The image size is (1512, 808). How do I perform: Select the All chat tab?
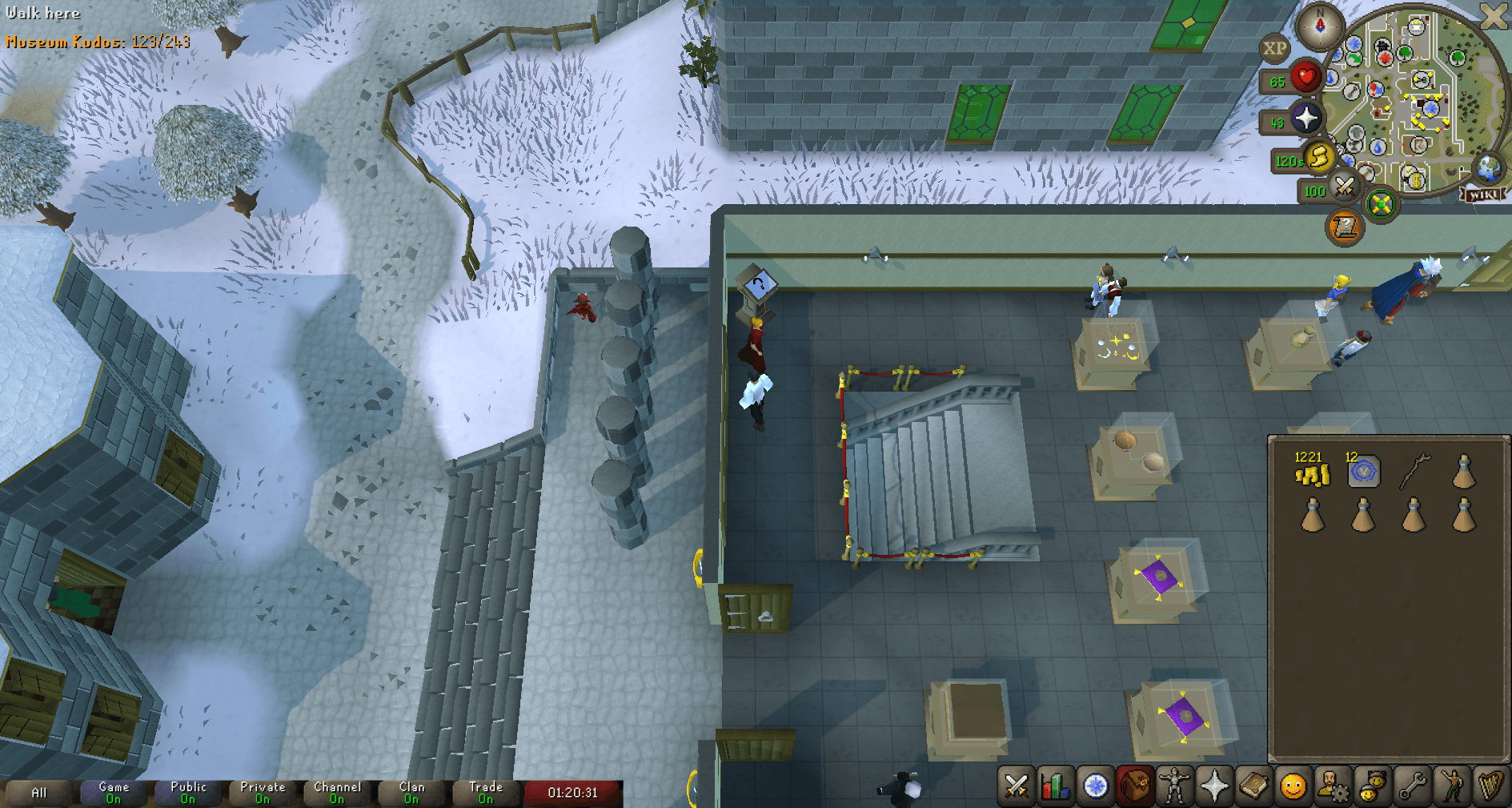38,793
